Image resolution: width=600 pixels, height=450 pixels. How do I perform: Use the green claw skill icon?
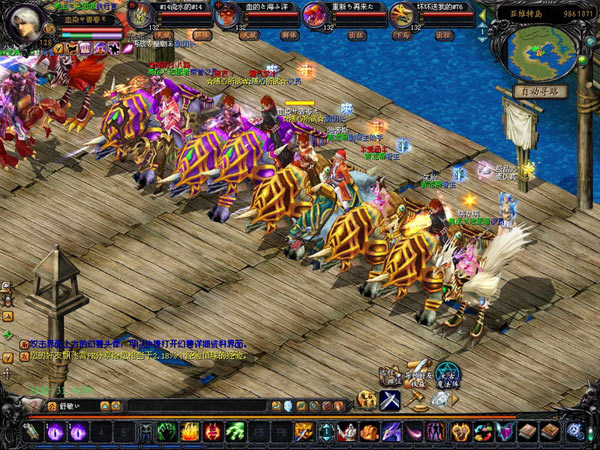(x=165, y=432)
